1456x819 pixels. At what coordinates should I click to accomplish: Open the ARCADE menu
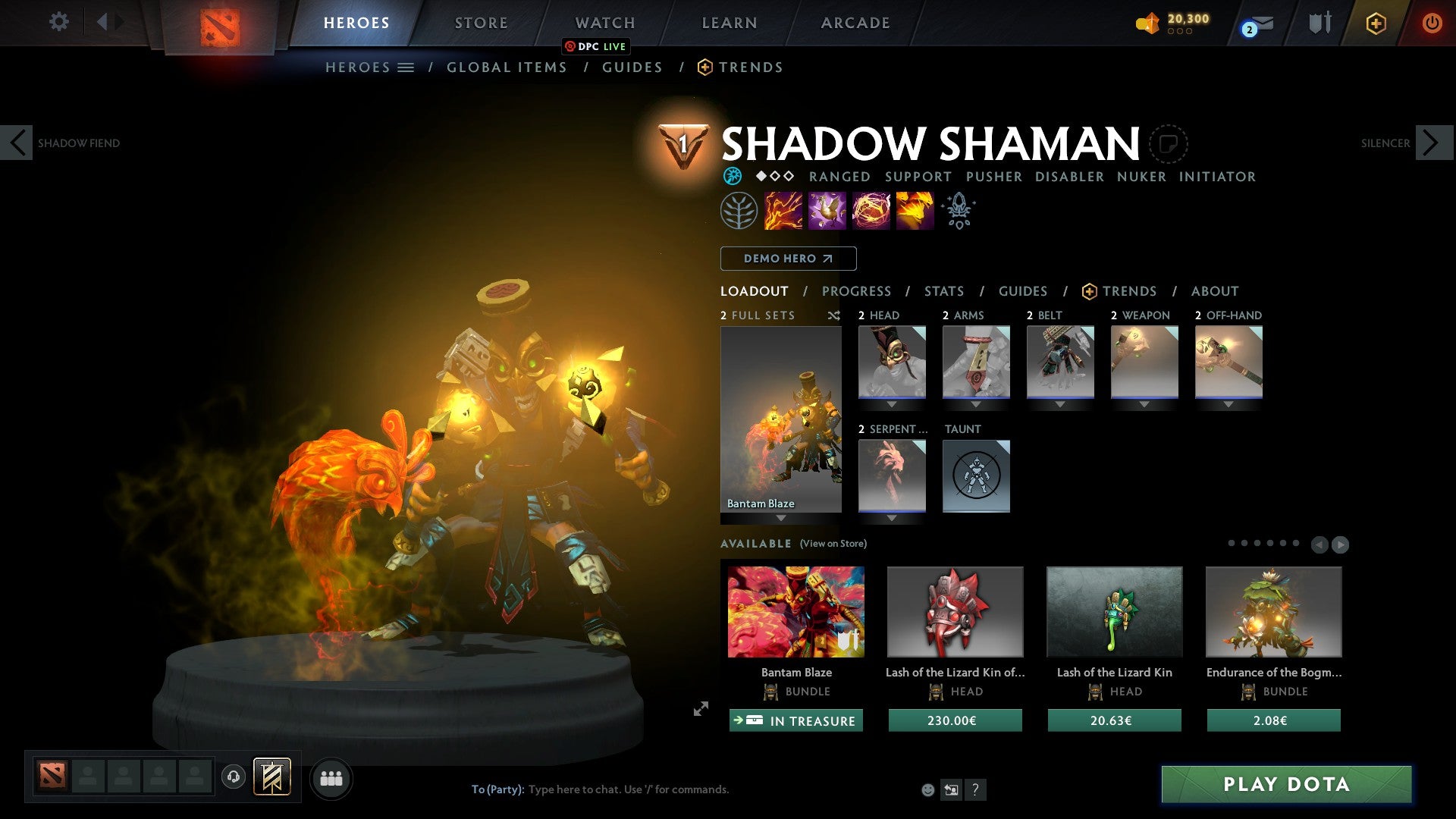pos(855,22)
